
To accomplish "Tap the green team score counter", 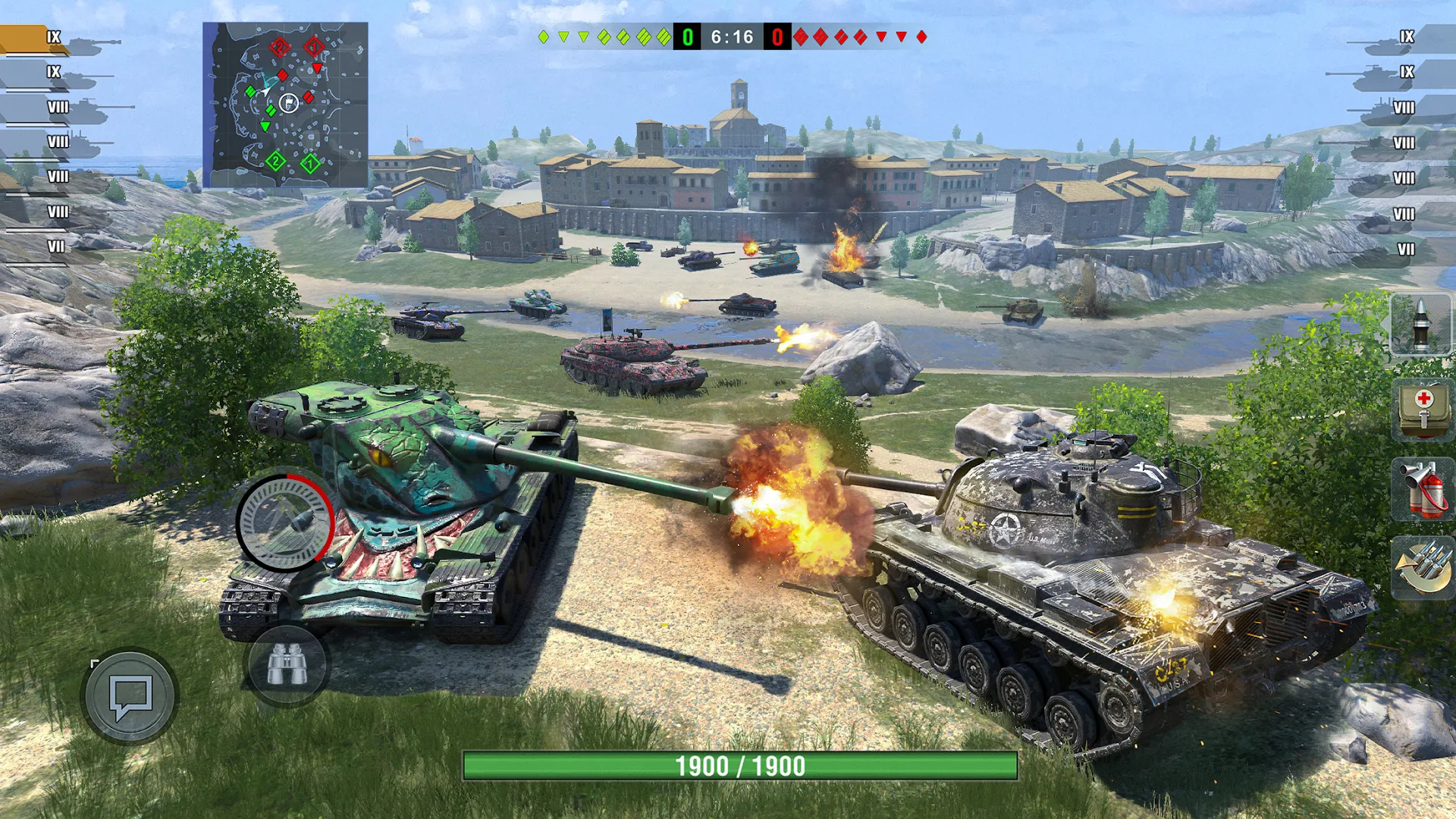I will coord(686,34).
